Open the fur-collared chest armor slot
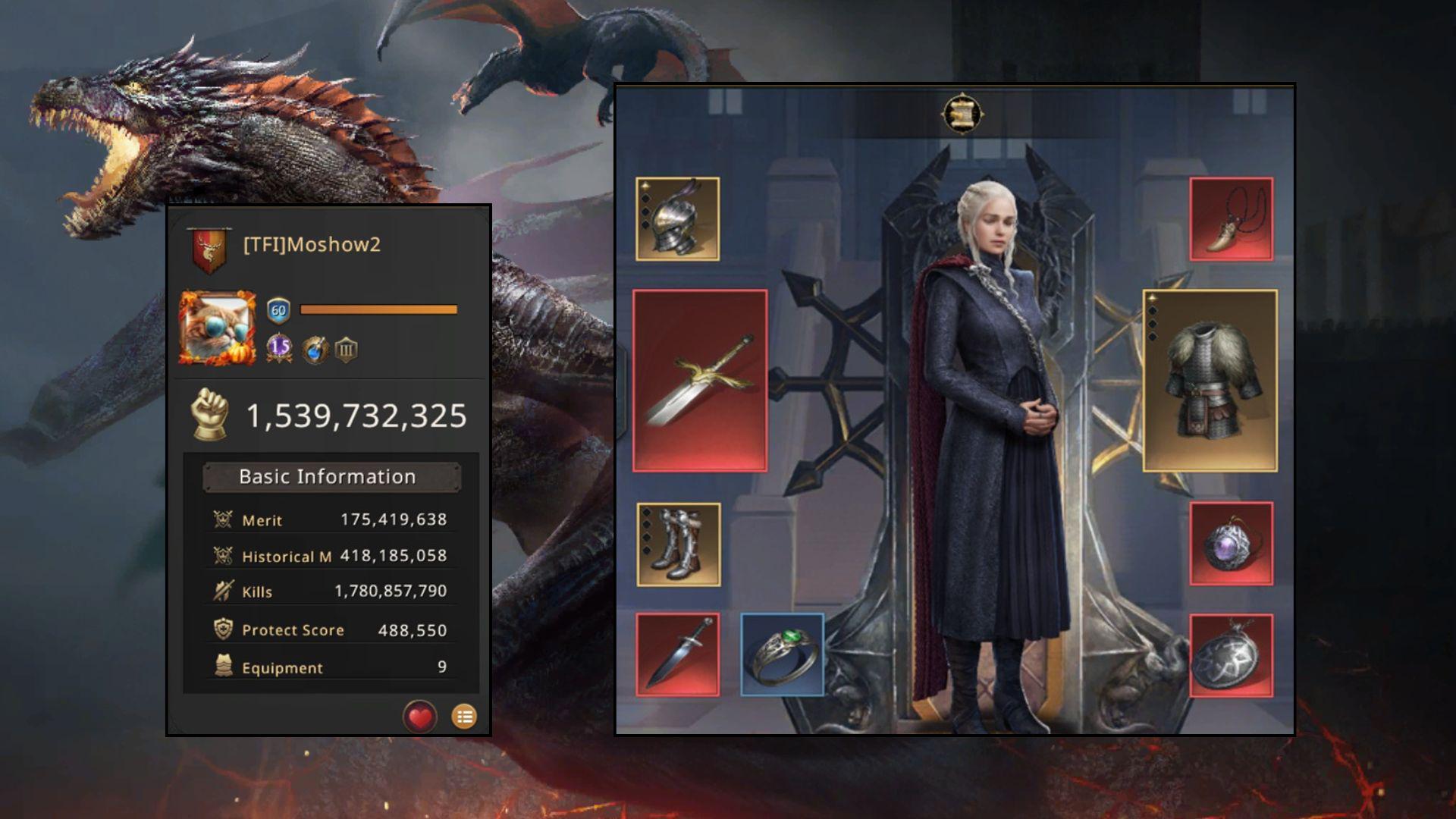Image resolution: width=1456 pixels, height=819 pixels. (1210, 381)
